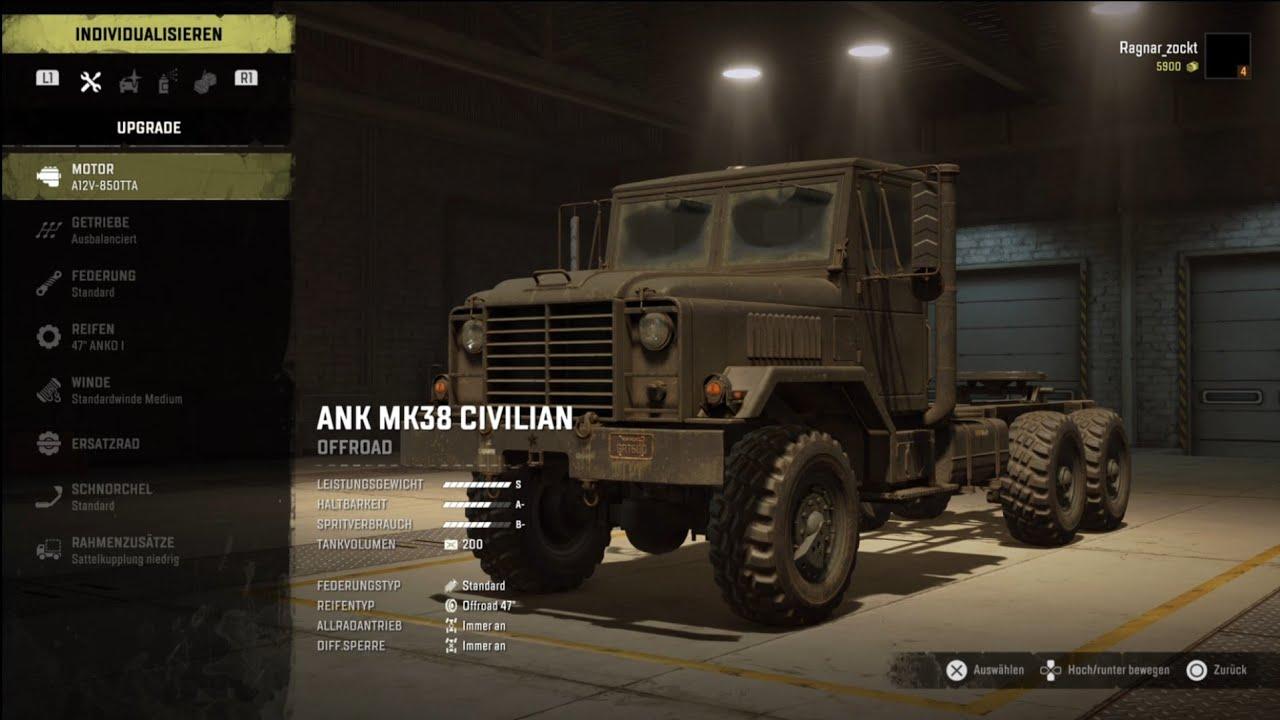Select the Winde upgrade entry
This screenshot has height=720, width=1280.
(147, 390)
